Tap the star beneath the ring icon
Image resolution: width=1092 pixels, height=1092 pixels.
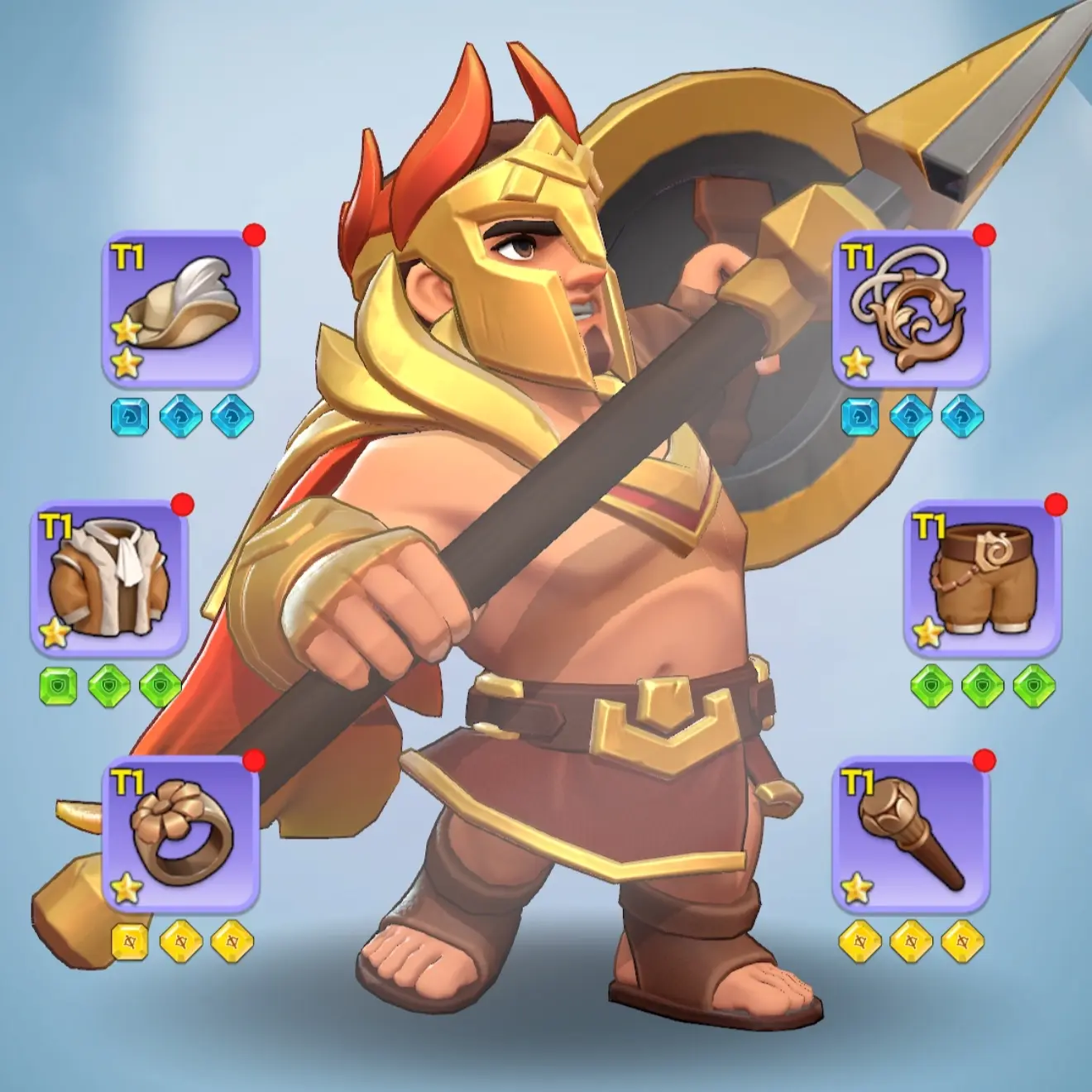coord(128,889)
